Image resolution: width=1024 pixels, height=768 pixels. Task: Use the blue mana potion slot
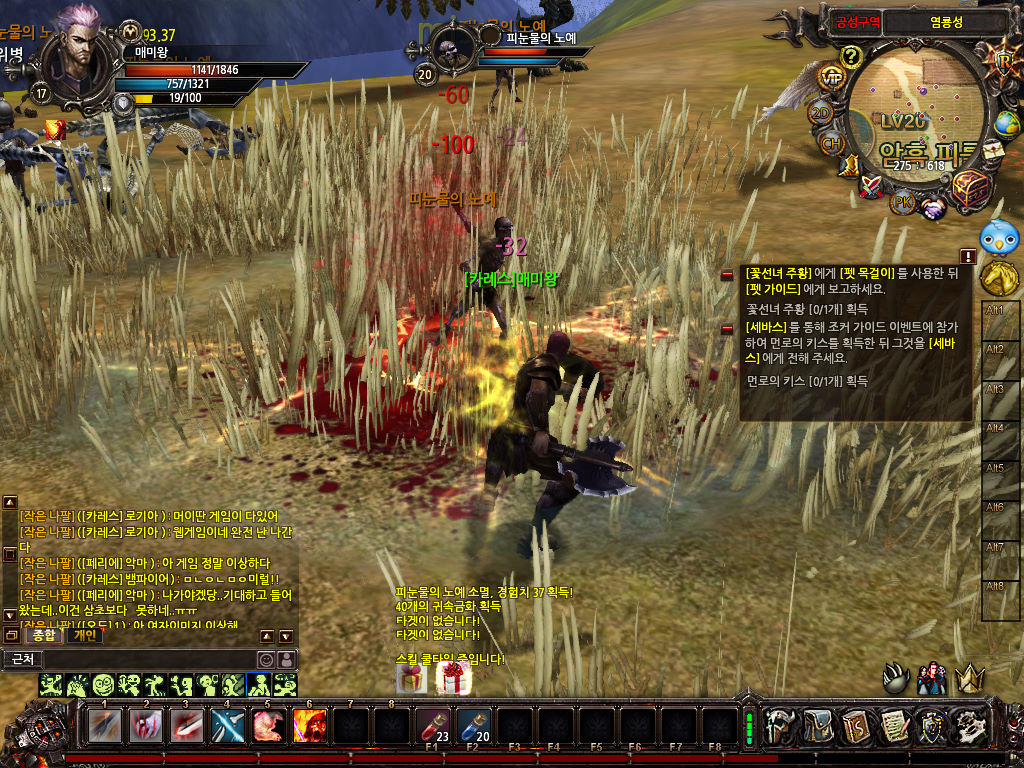pos(474,725)
